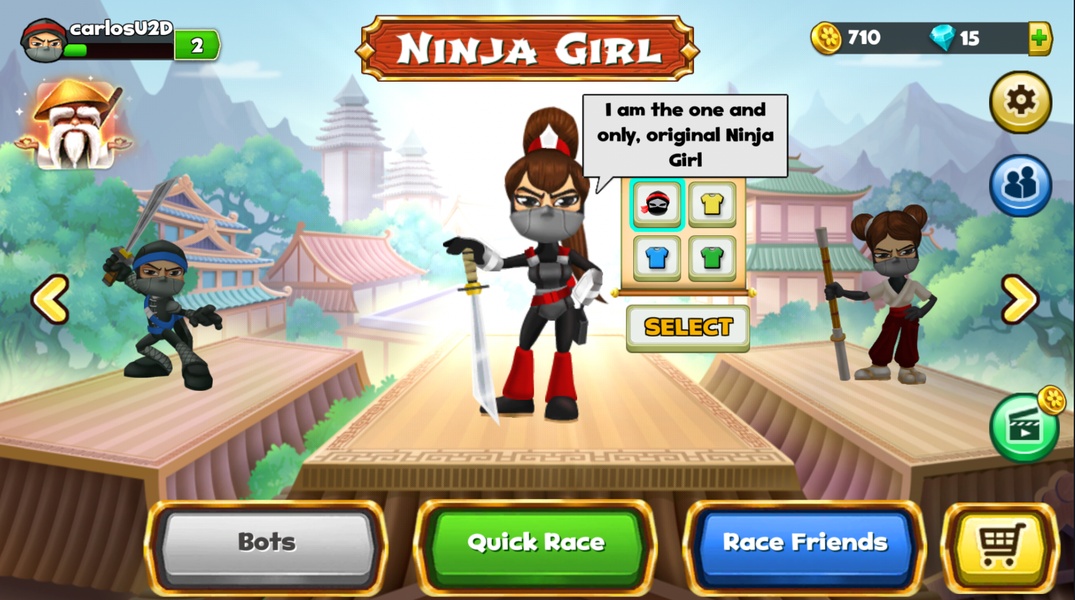The image size is (1075, 600).
Task: Choose the yellow shirt outfit
Action: (712, 204)
